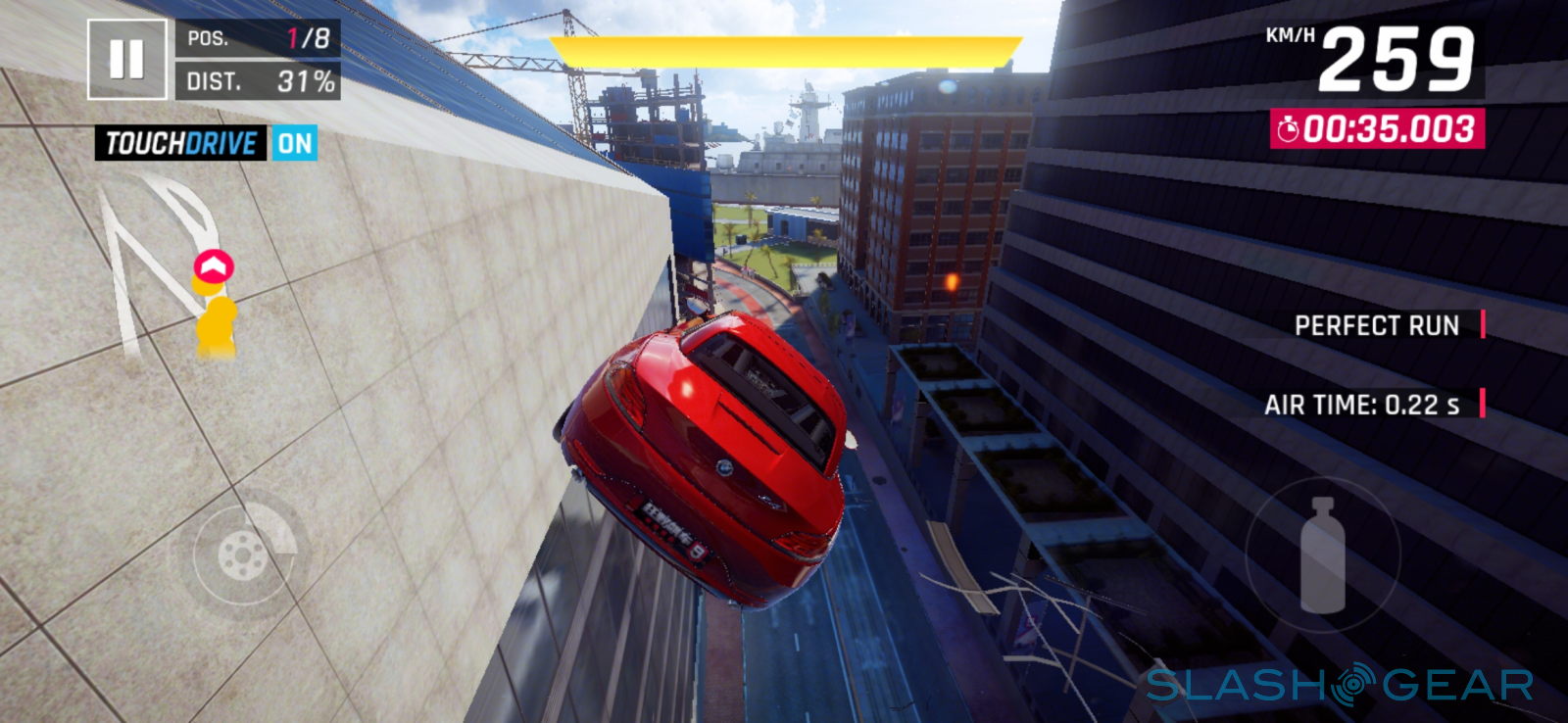Activate the nitro bottle boost
The image size is (1568, 723).
(1322, 554)
